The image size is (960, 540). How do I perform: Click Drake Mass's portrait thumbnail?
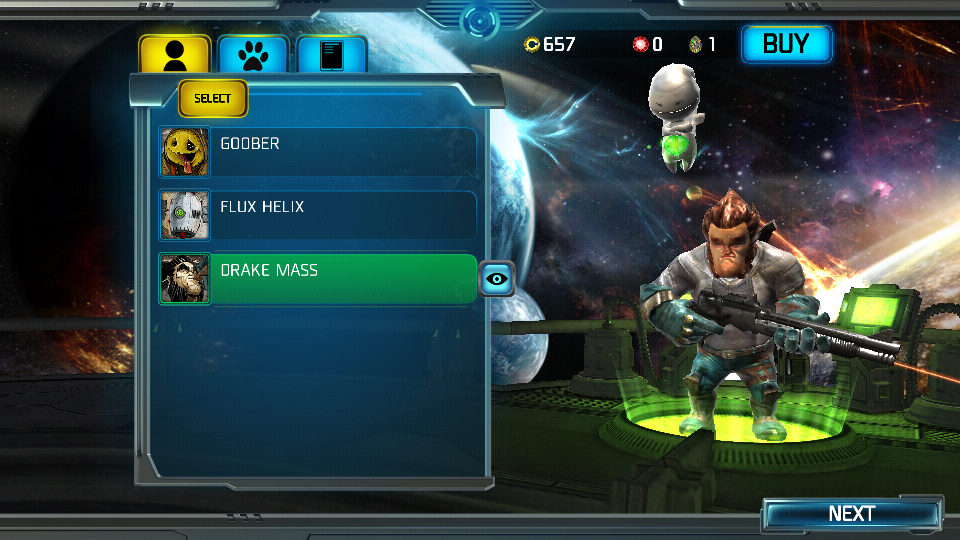click(x=185, y=279)
